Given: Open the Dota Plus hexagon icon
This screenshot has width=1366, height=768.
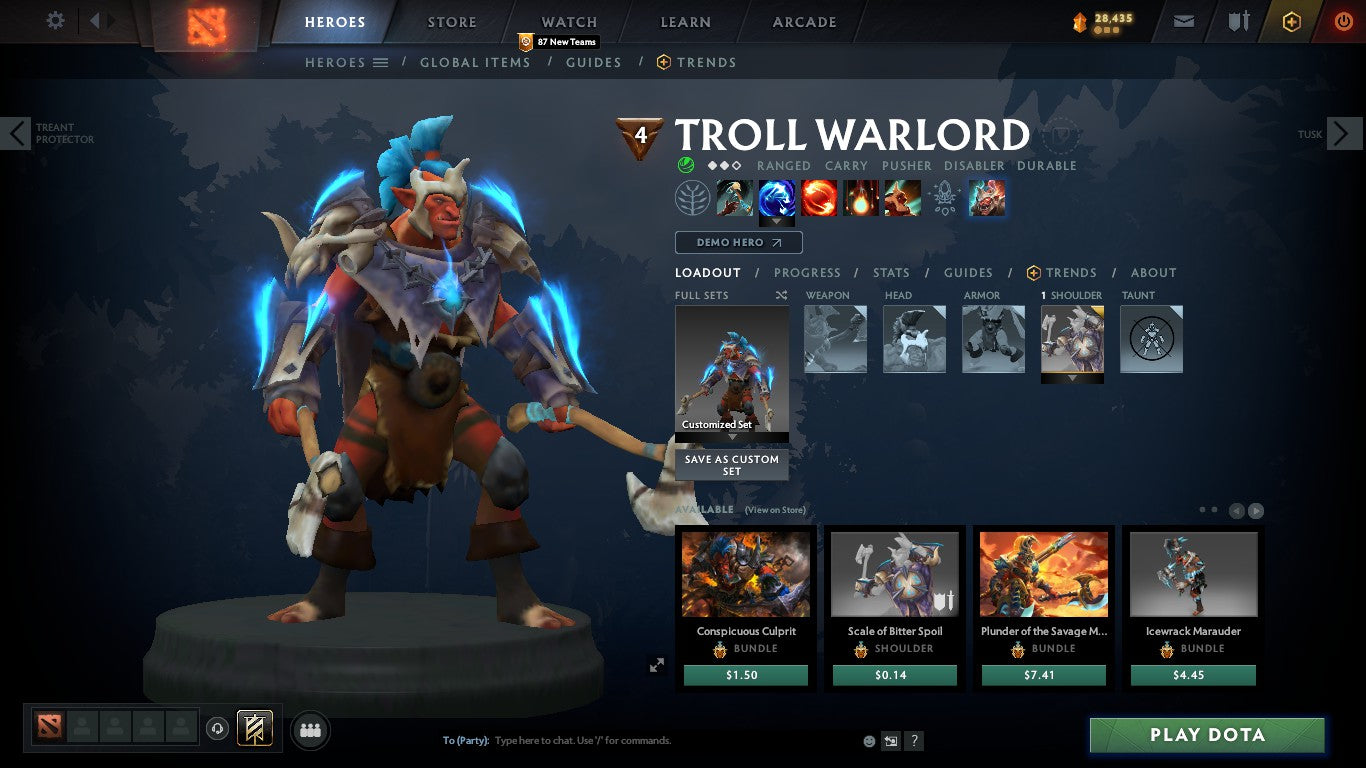Looking at the screenshot, I should (1290, 20).
